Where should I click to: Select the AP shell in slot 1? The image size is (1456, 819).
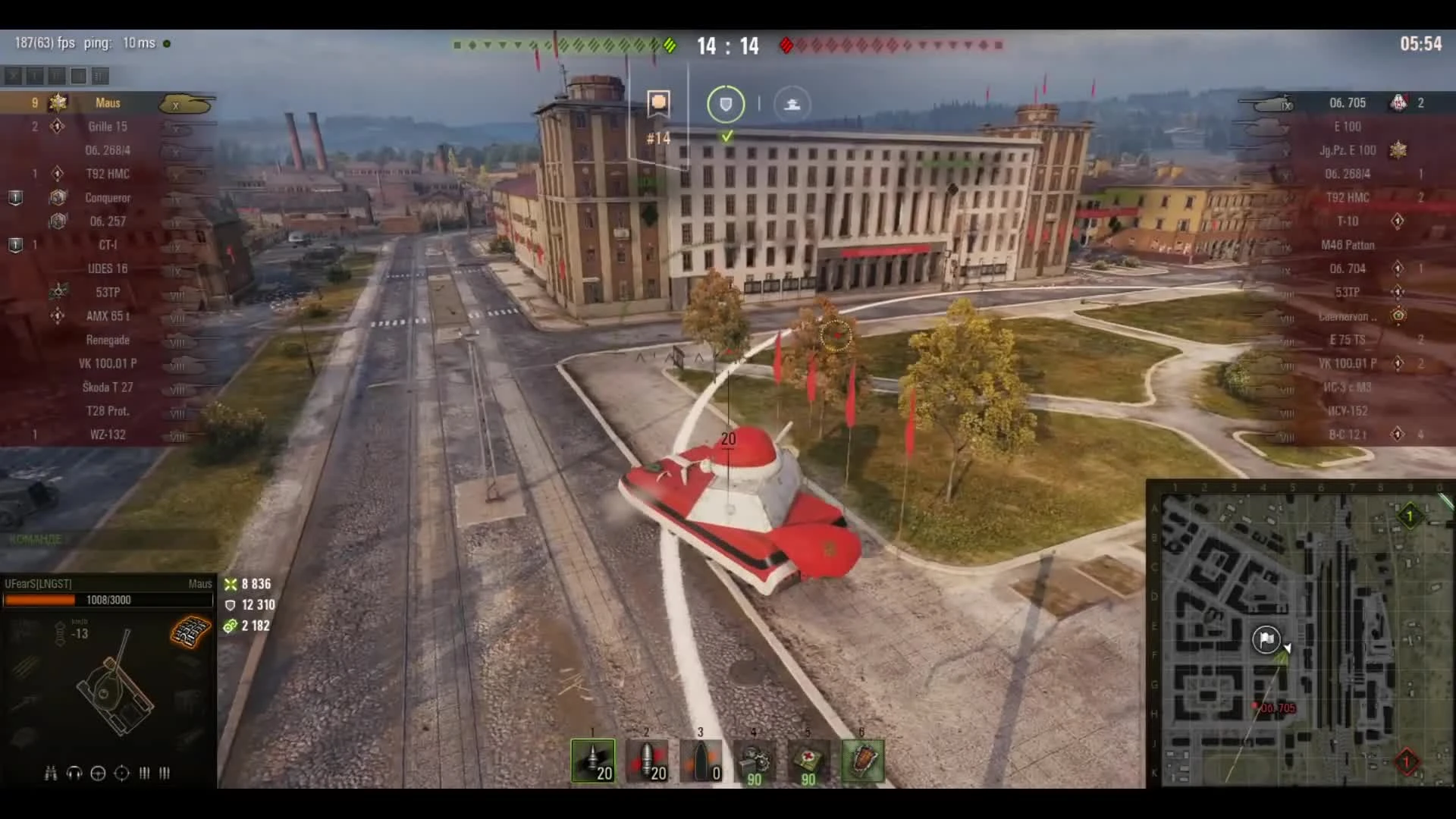point(594,761)
